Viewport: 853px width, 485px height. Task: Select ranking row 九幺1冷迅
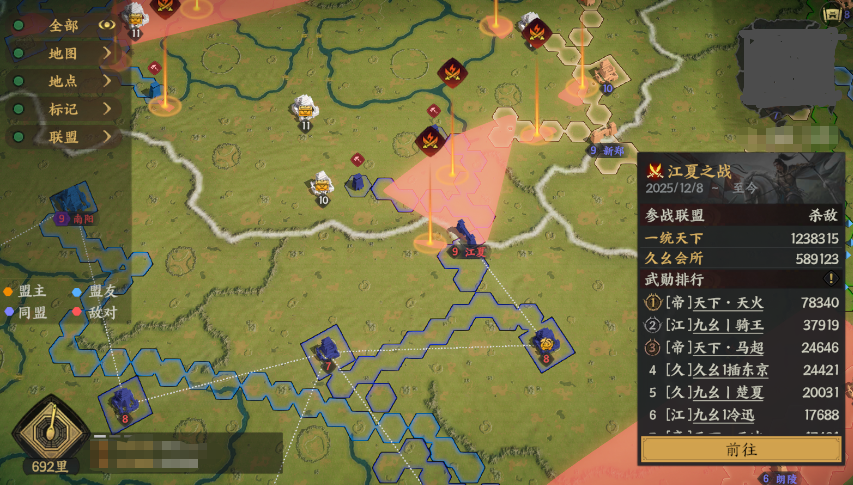tap(741, 414)
